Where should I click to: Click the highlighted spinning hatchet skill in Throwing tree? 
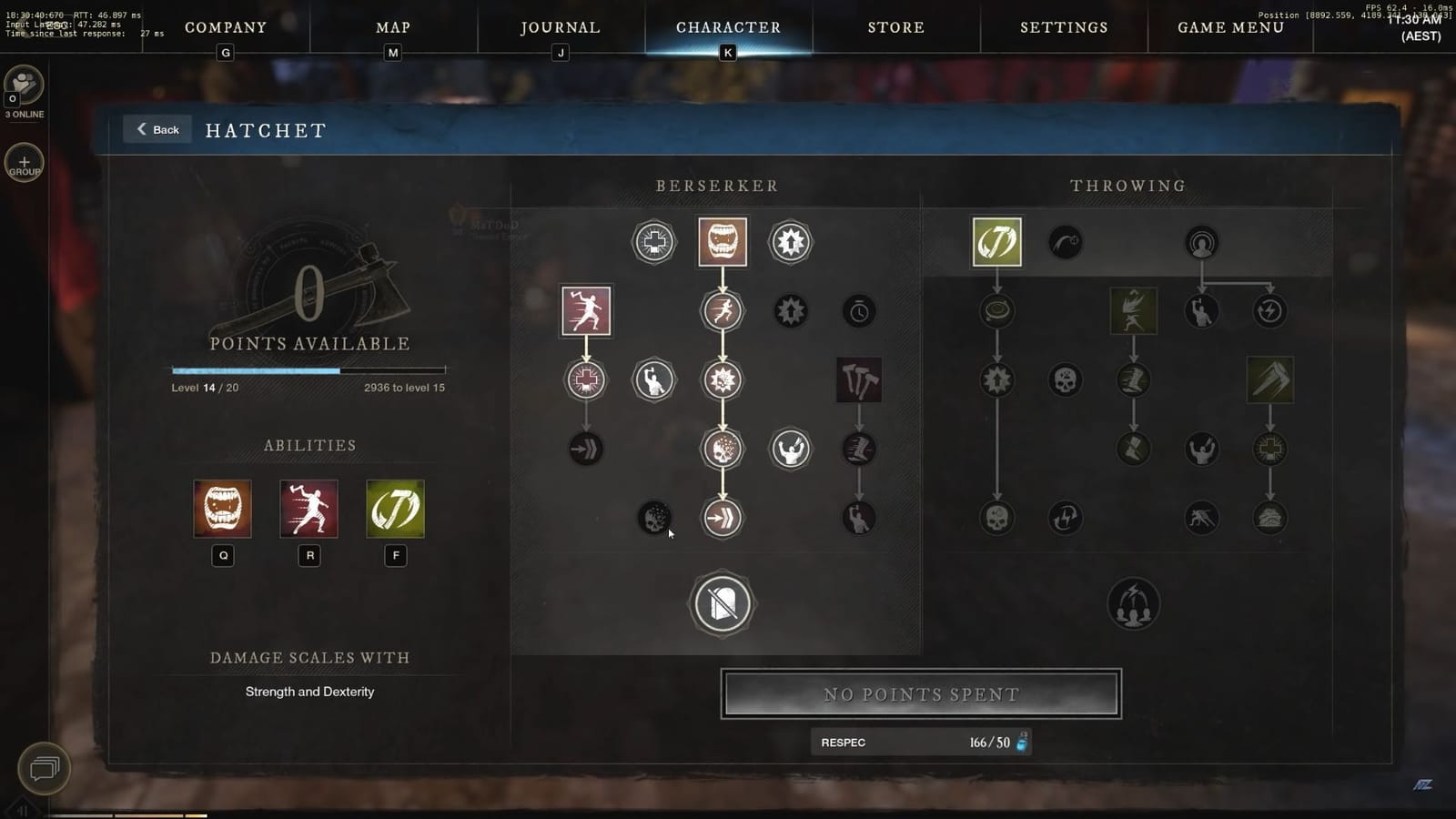996,241
